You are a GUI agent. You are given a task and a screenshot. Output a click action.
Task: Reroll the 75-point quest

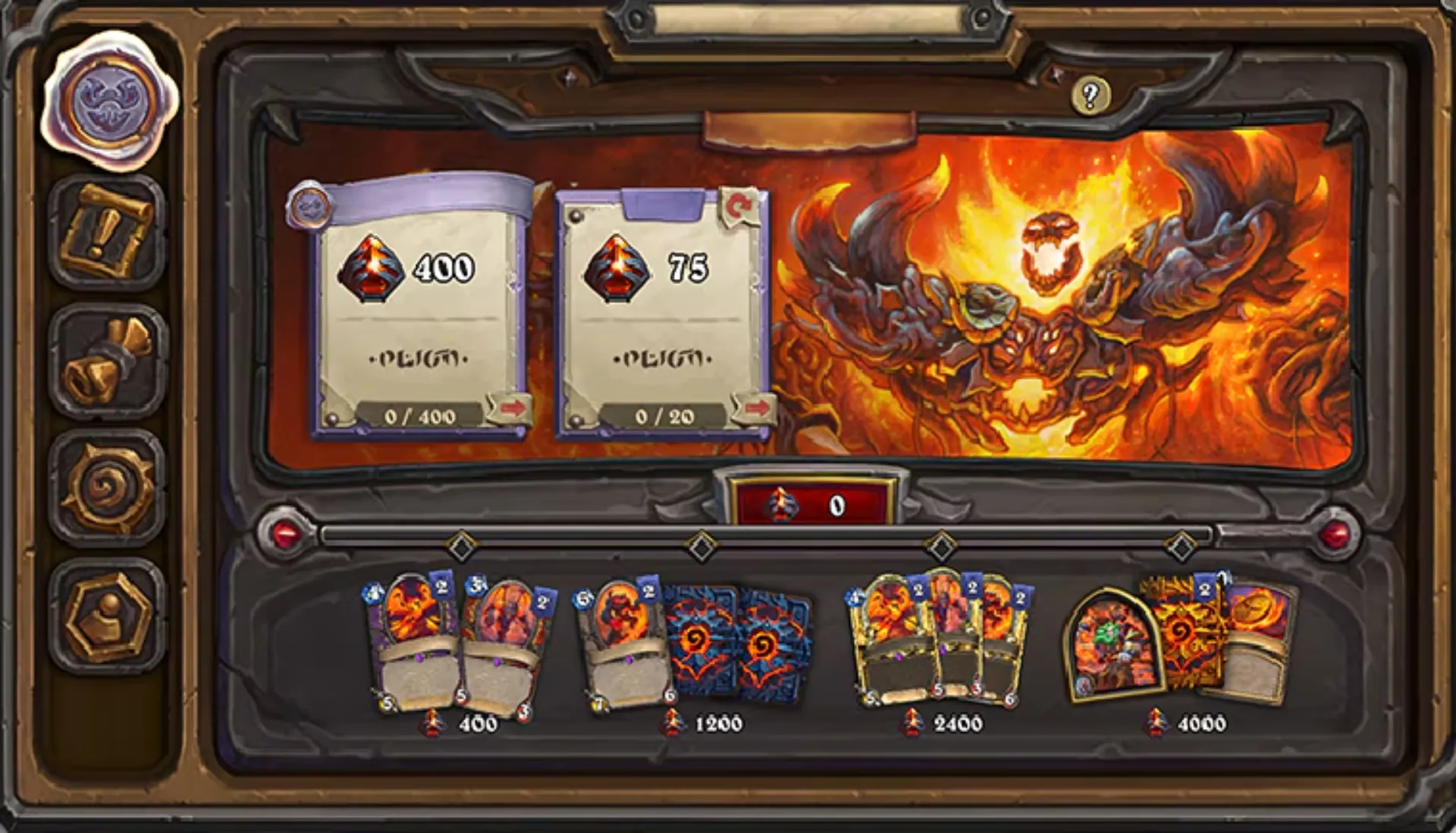pyautogui.click(x=741, y=202)
